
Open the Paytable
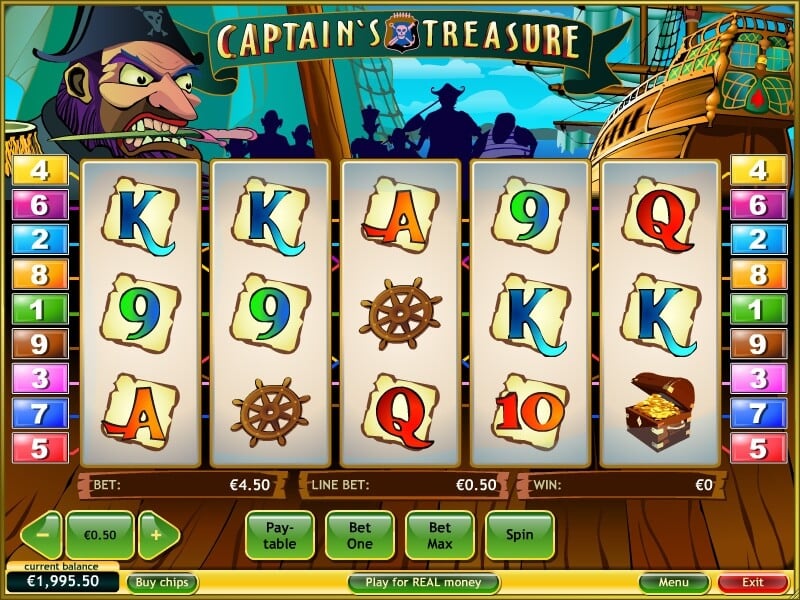279,535
